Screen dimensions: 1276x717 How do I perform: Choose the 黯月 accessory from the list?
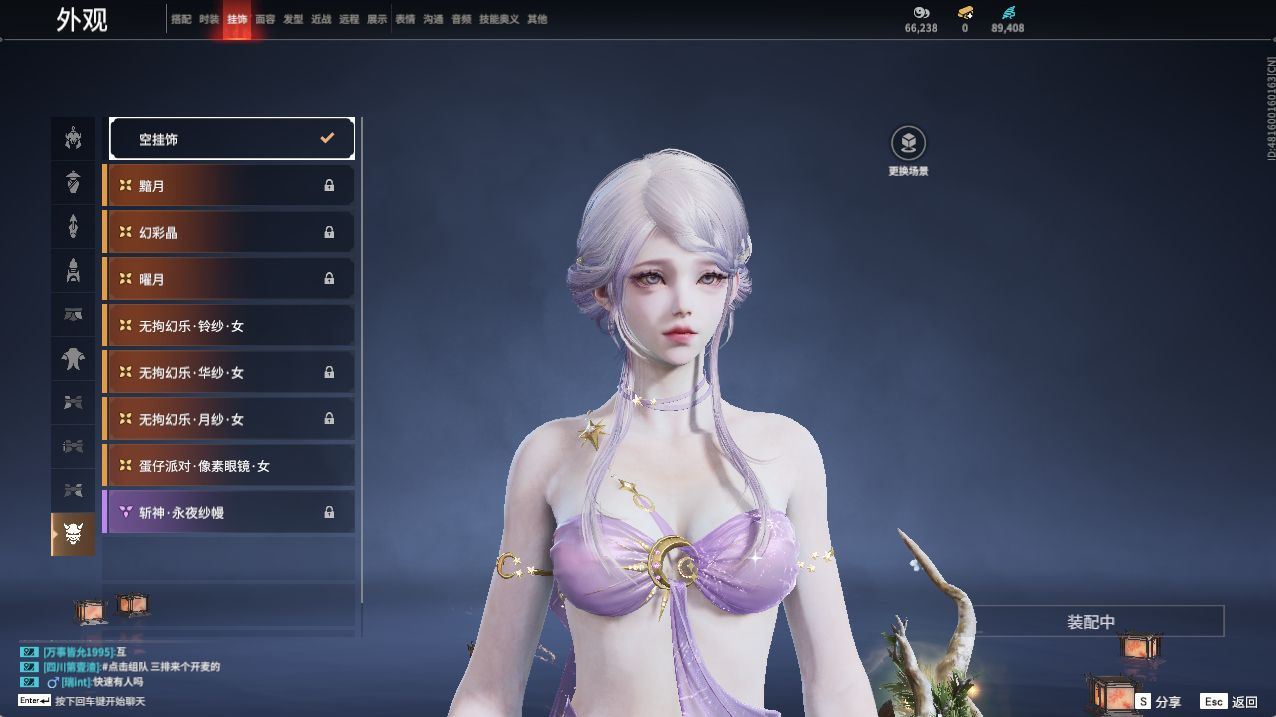pos(229,186)
